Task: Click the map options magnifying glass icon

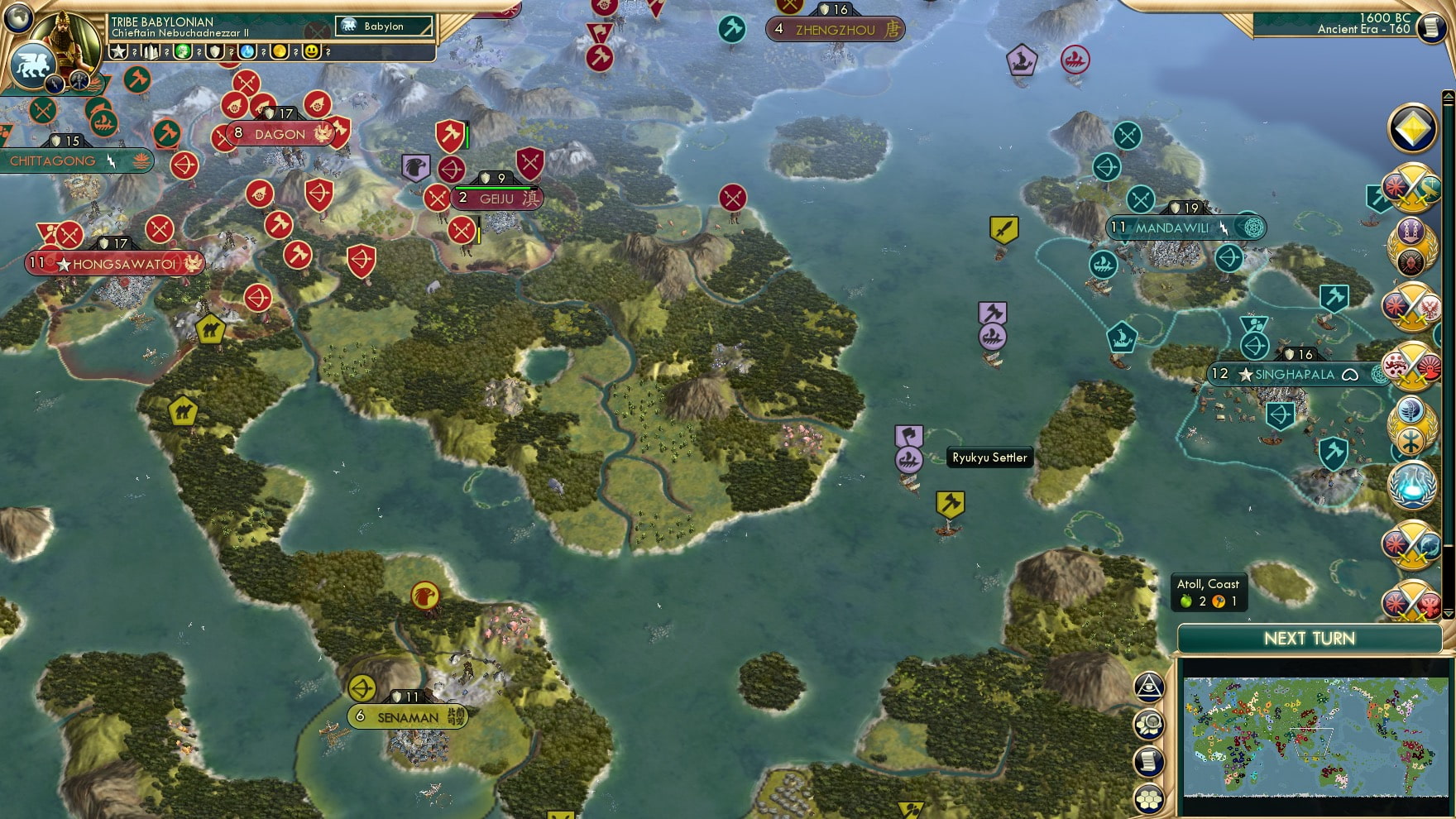Action: (x=1149, y=723)
